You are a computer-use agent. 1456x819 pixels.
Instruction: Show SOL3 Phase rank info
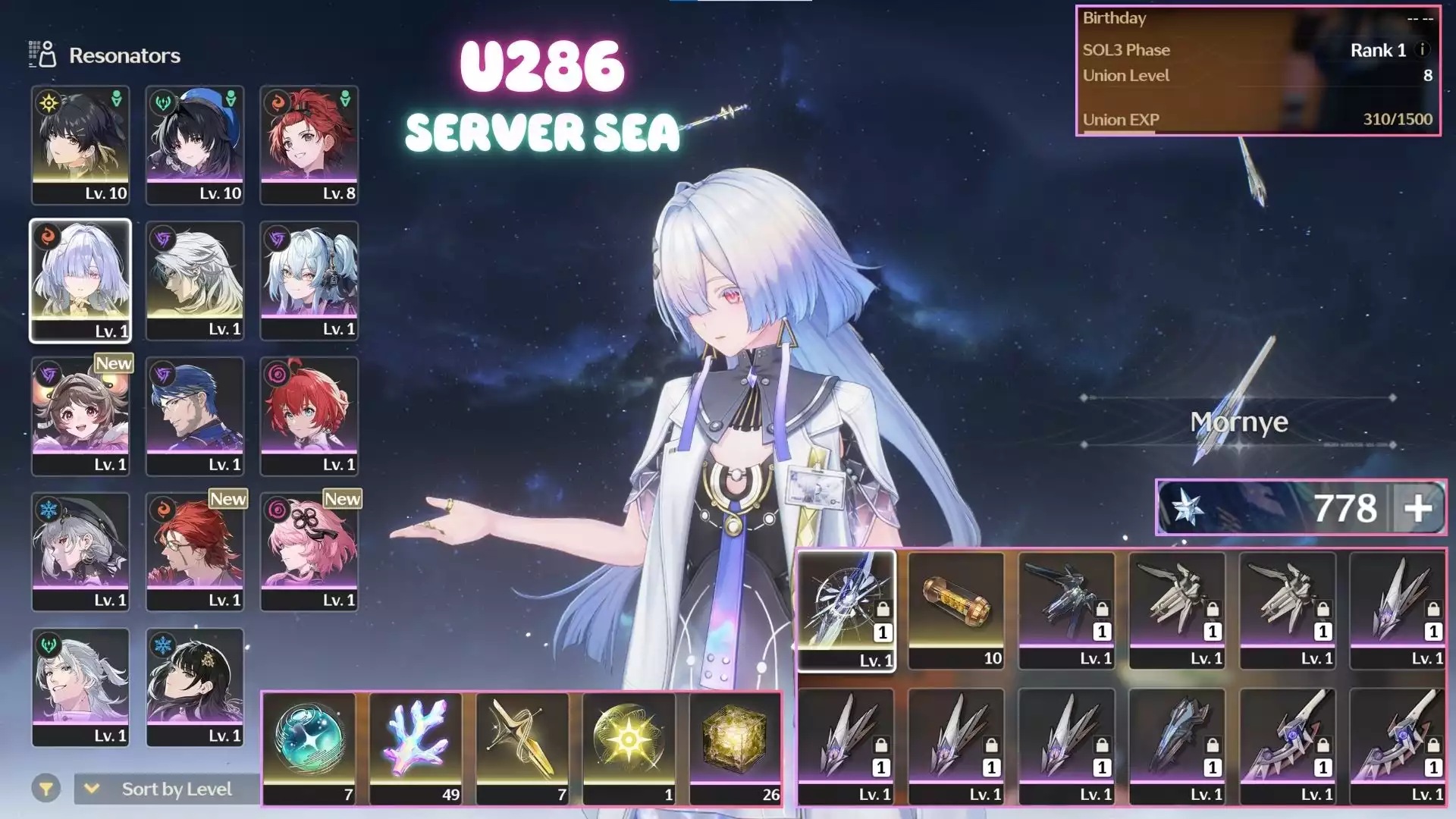tap(1423, 50)
